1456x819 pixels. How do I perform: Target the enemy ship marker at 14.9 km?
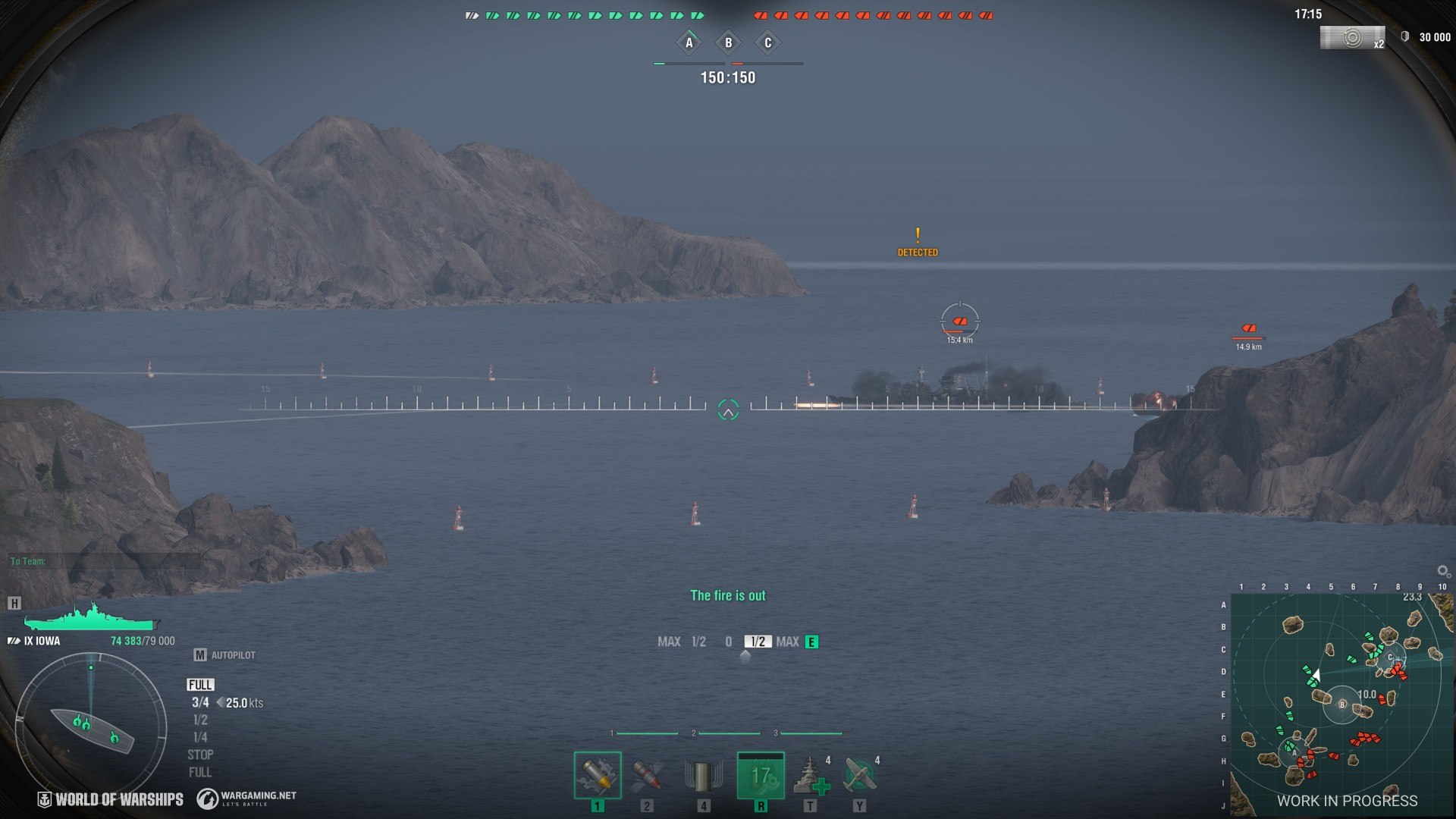(1248, 329)
